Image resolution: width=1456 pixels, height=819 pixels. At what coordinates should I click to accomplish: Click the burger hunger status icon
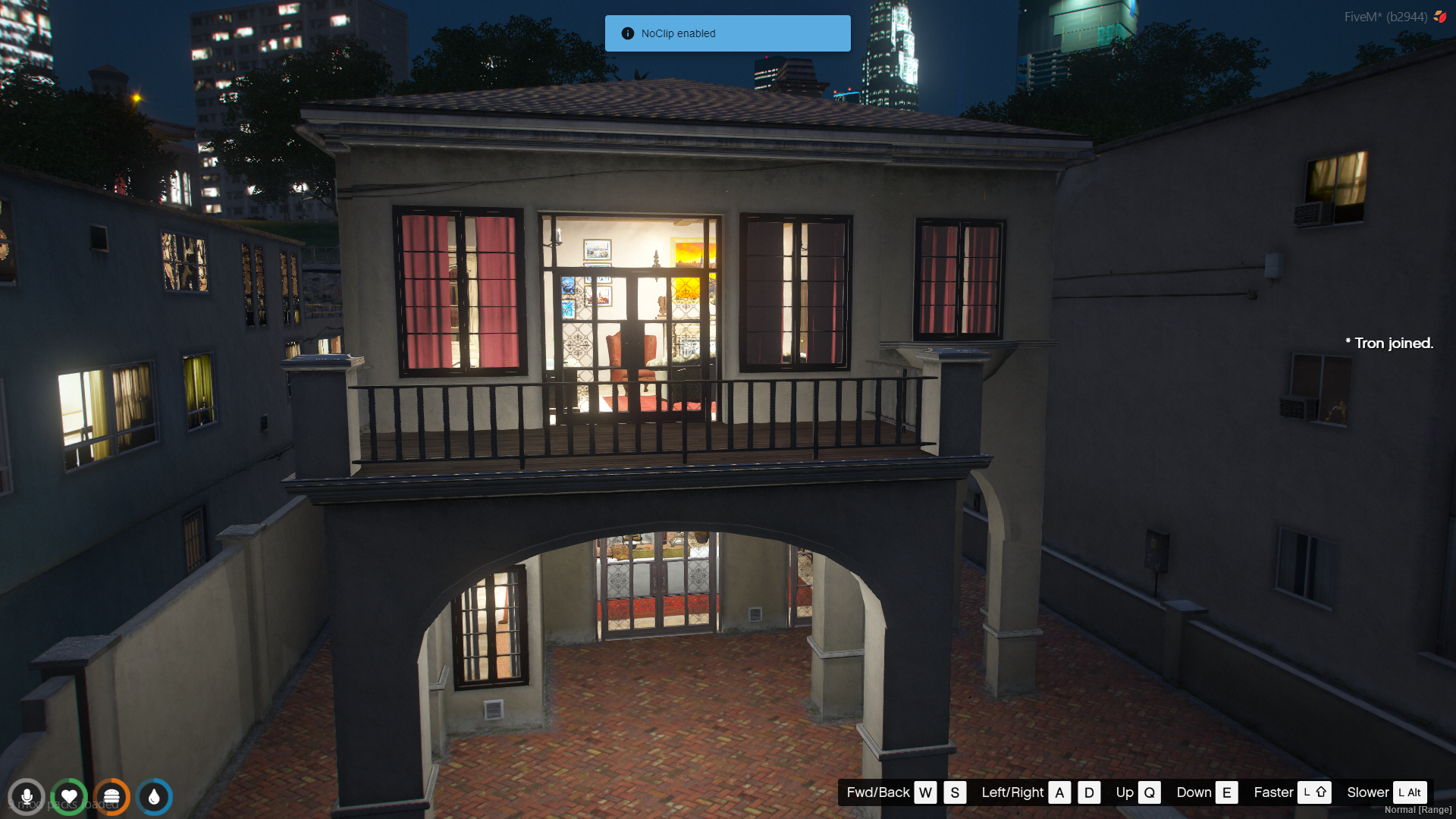111,797
